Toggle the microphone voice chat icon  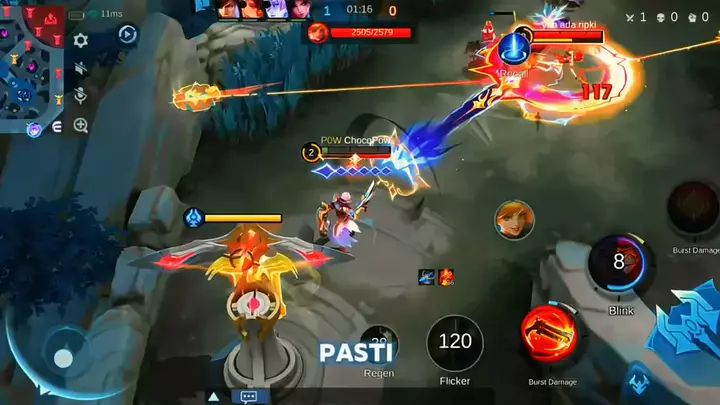(x=81, y=97)
